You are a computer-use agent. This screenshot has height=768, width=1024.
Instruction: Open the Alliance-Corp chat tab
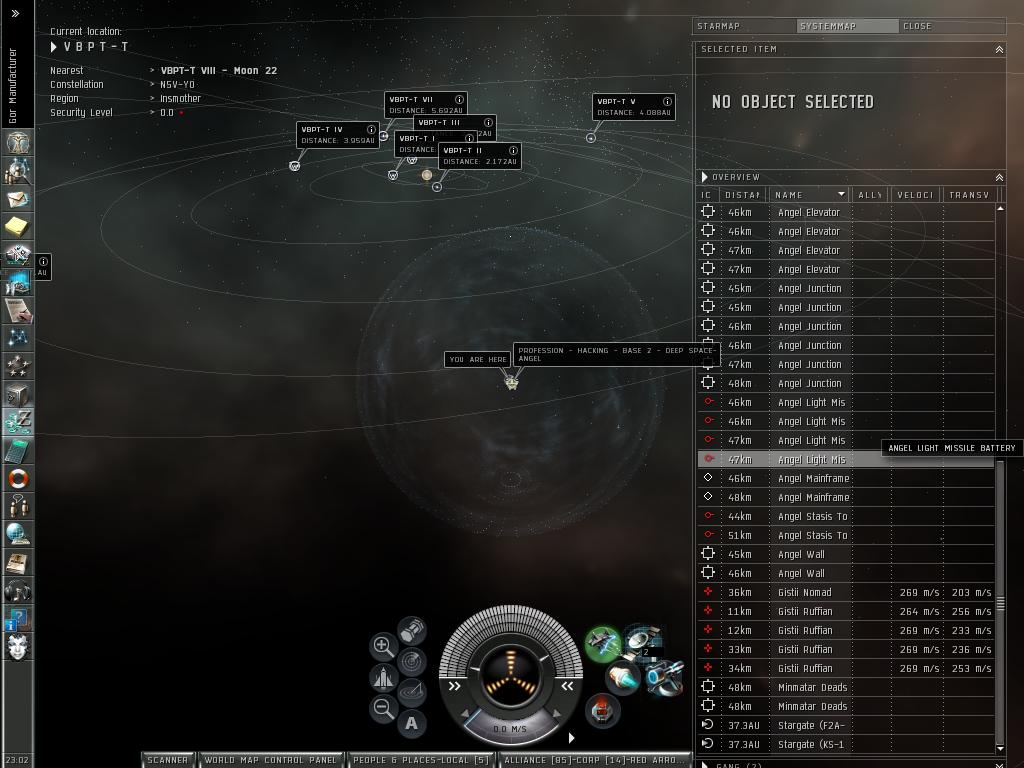tap(594, 760)
